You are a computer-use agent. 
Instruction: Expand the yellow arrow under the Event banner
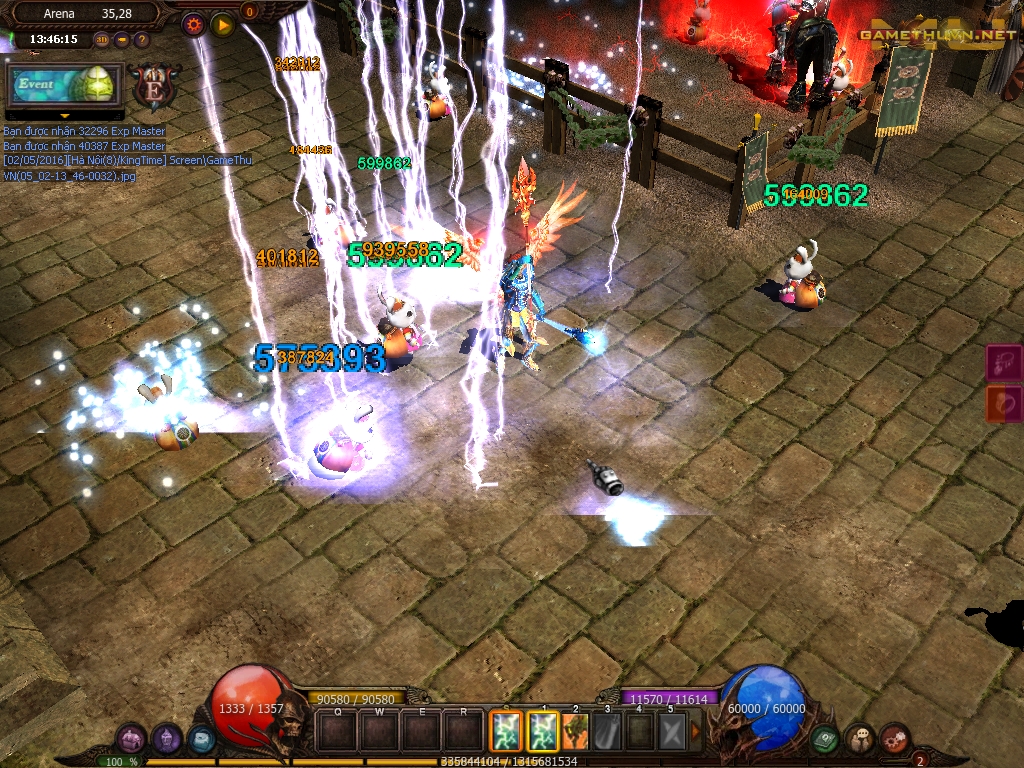pos(64,116)
